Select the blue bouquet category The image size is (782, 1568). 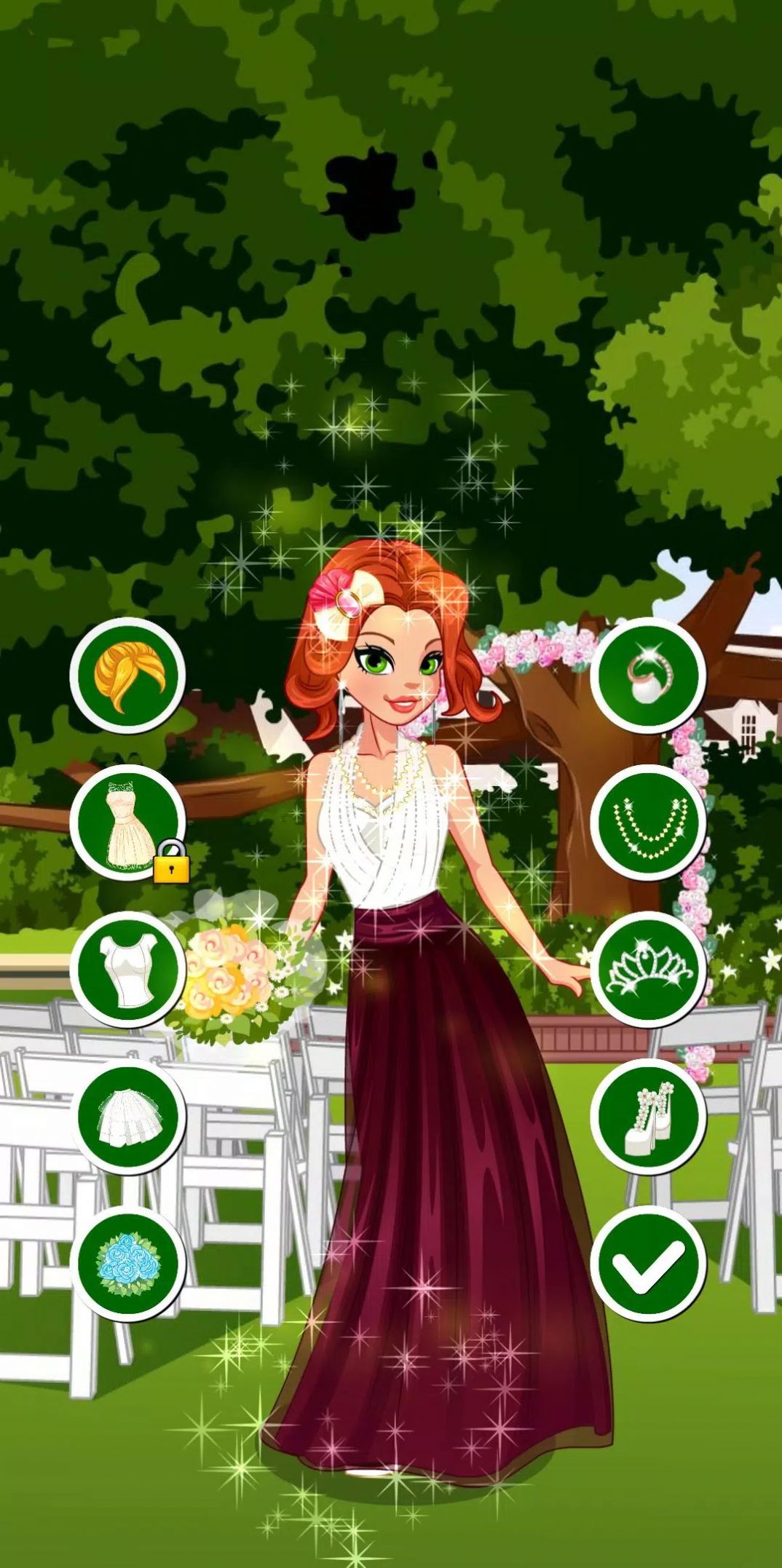pos(128,1264)
